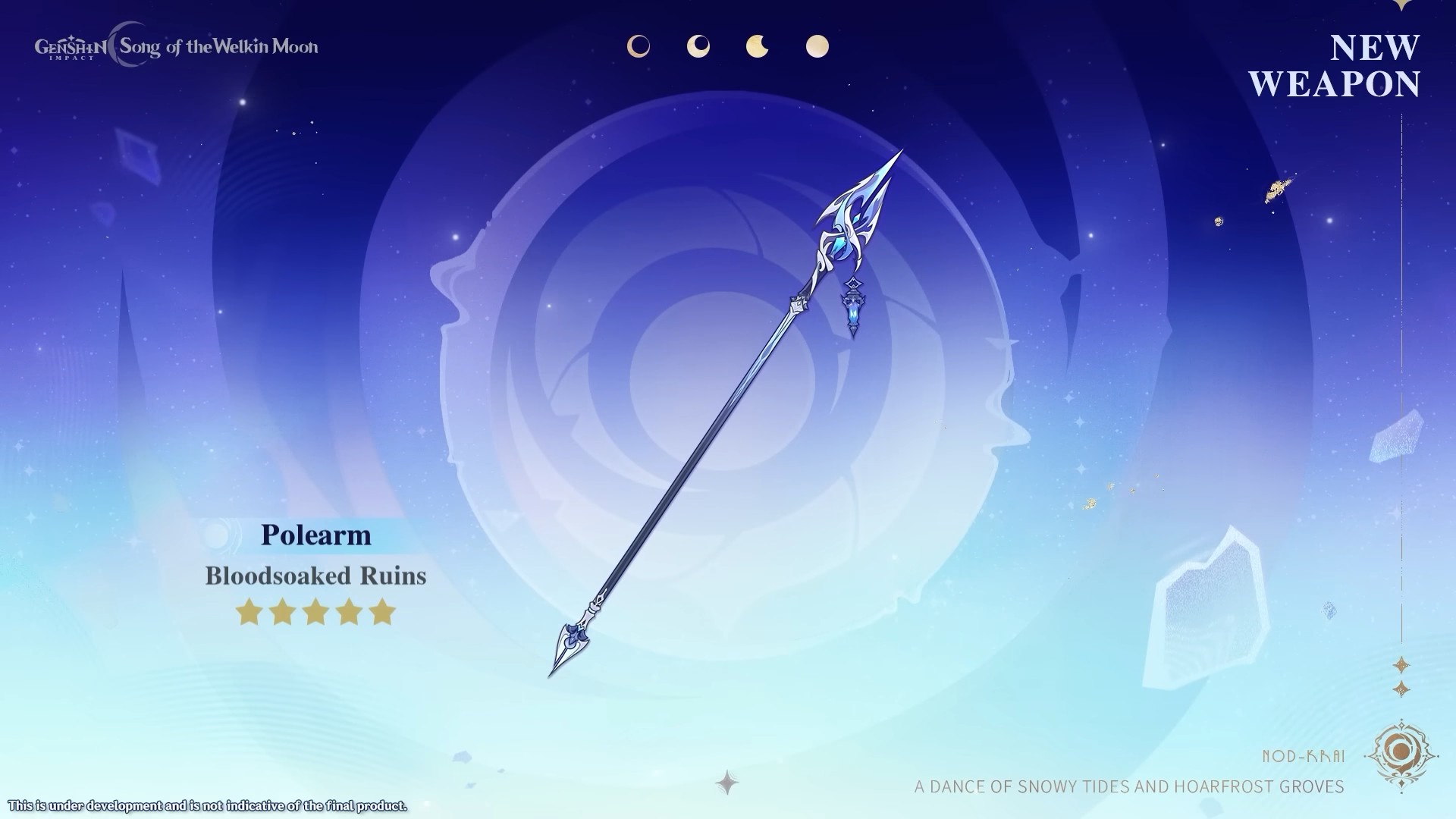Toggle the full moon indicator off

[x=817, y=45]
